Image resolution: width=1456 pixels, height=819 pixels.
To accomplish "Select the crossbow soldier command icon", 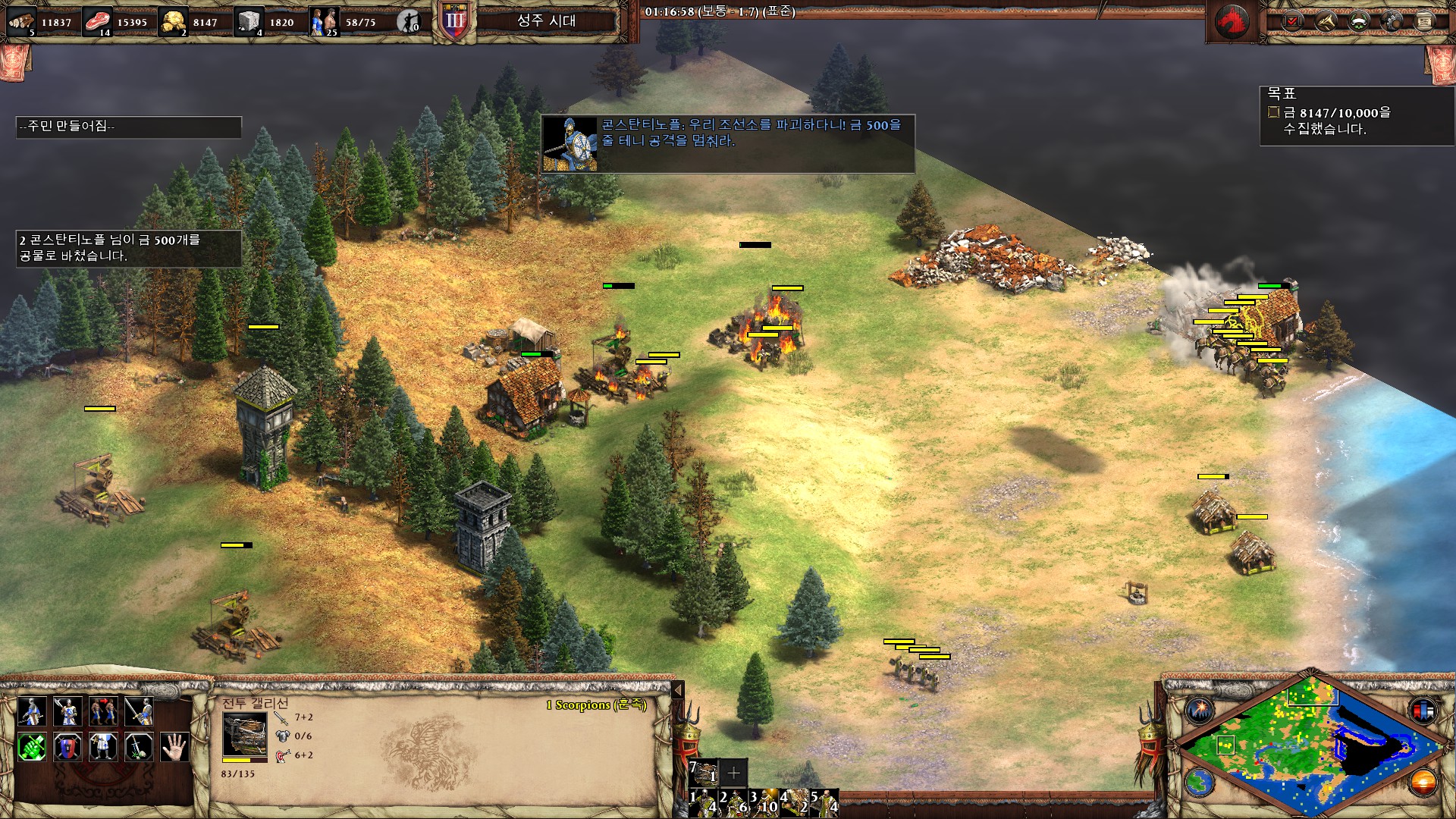I will click(31, 711).
